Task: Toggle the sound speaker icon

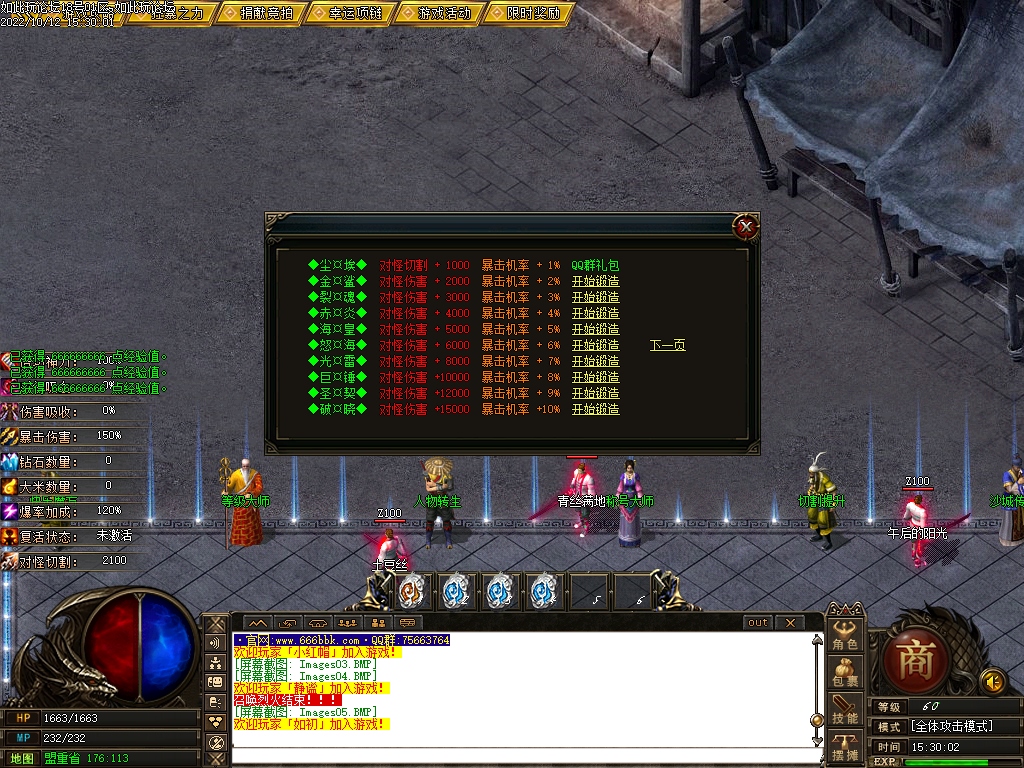Action: (992, 681)
